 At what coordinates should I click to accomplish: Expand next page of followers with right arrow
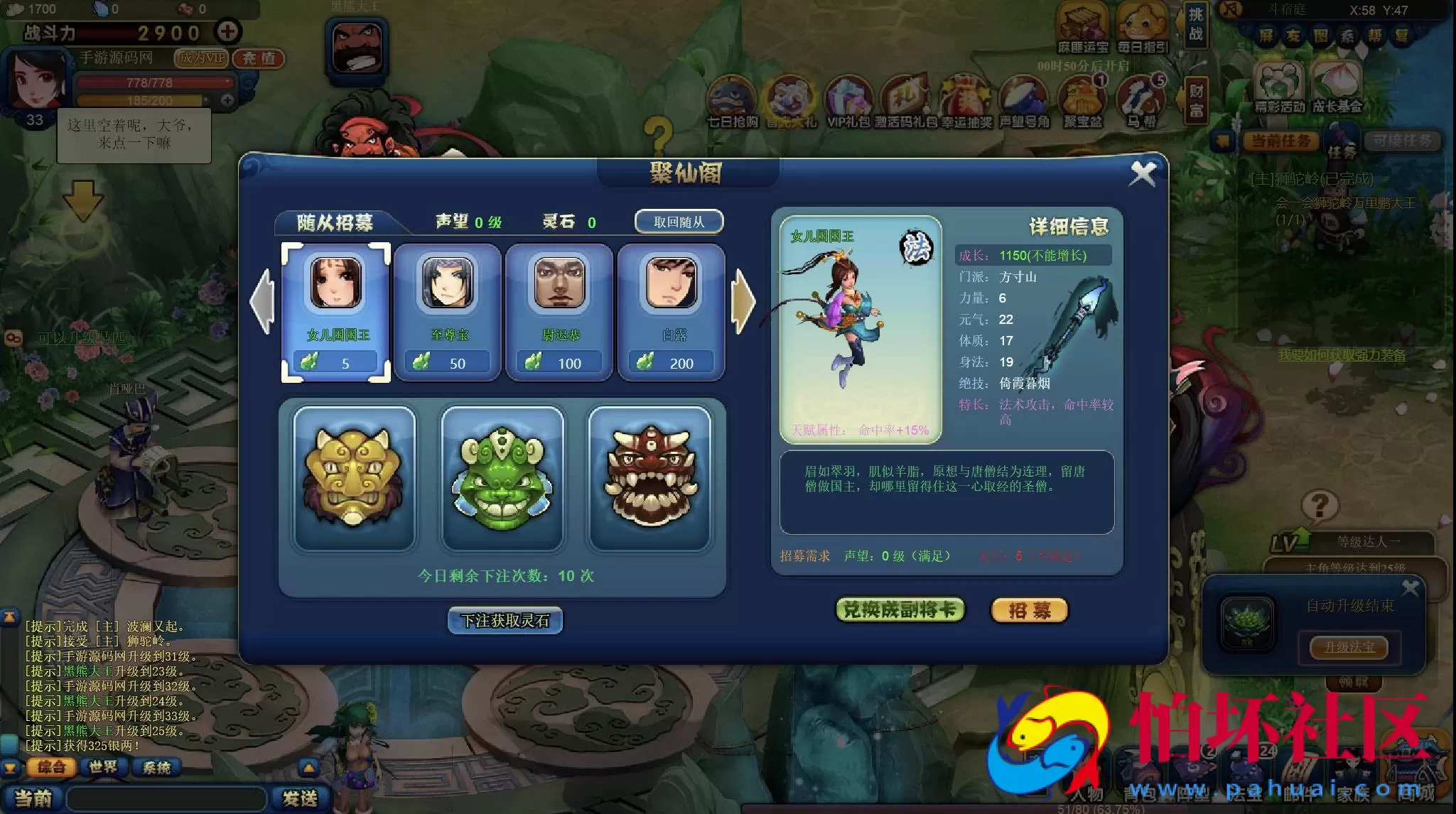coord(744,299)
